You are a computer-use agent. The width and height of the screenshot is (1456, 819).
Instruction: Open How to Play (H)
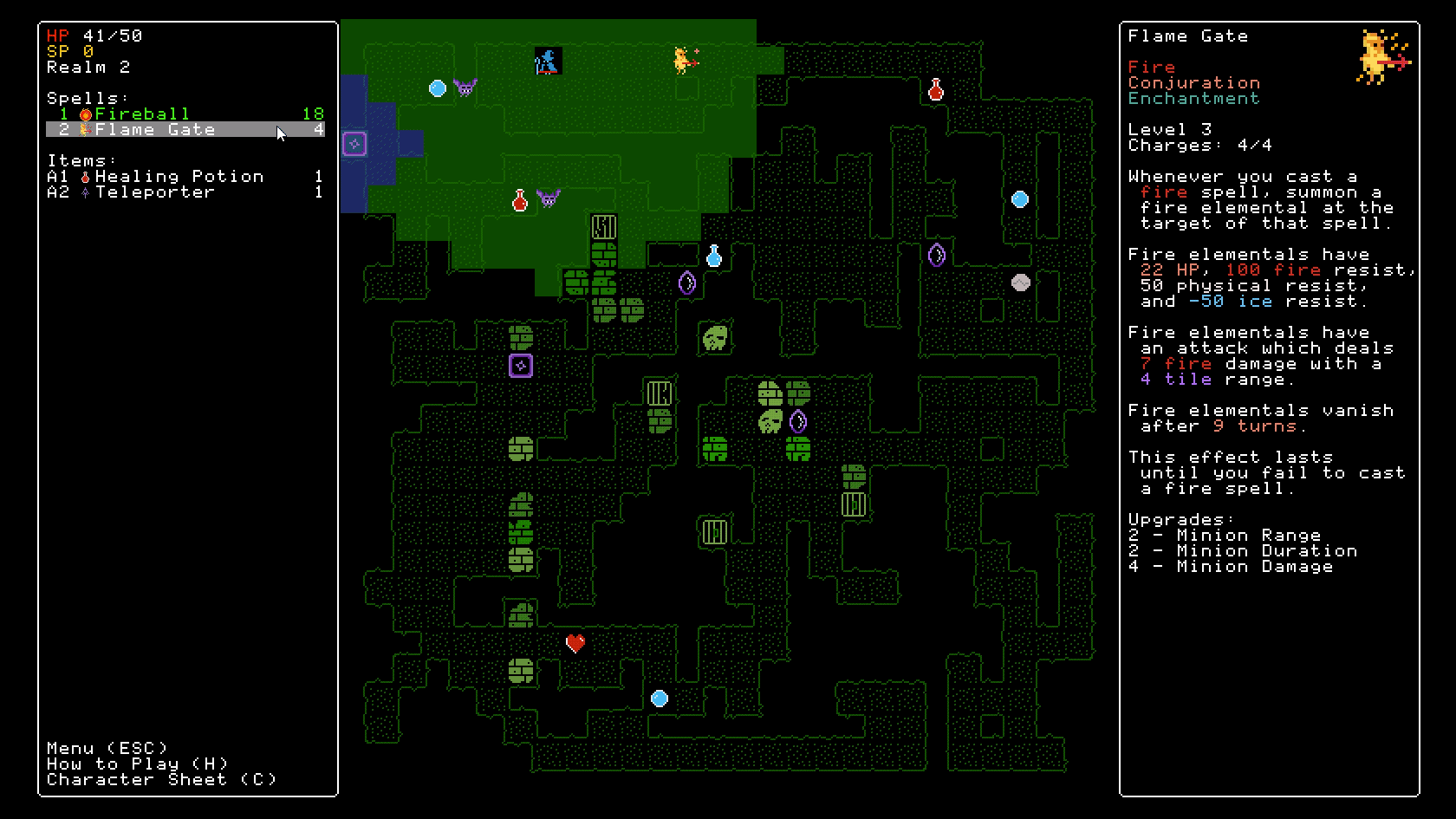(x=137, y=764)
